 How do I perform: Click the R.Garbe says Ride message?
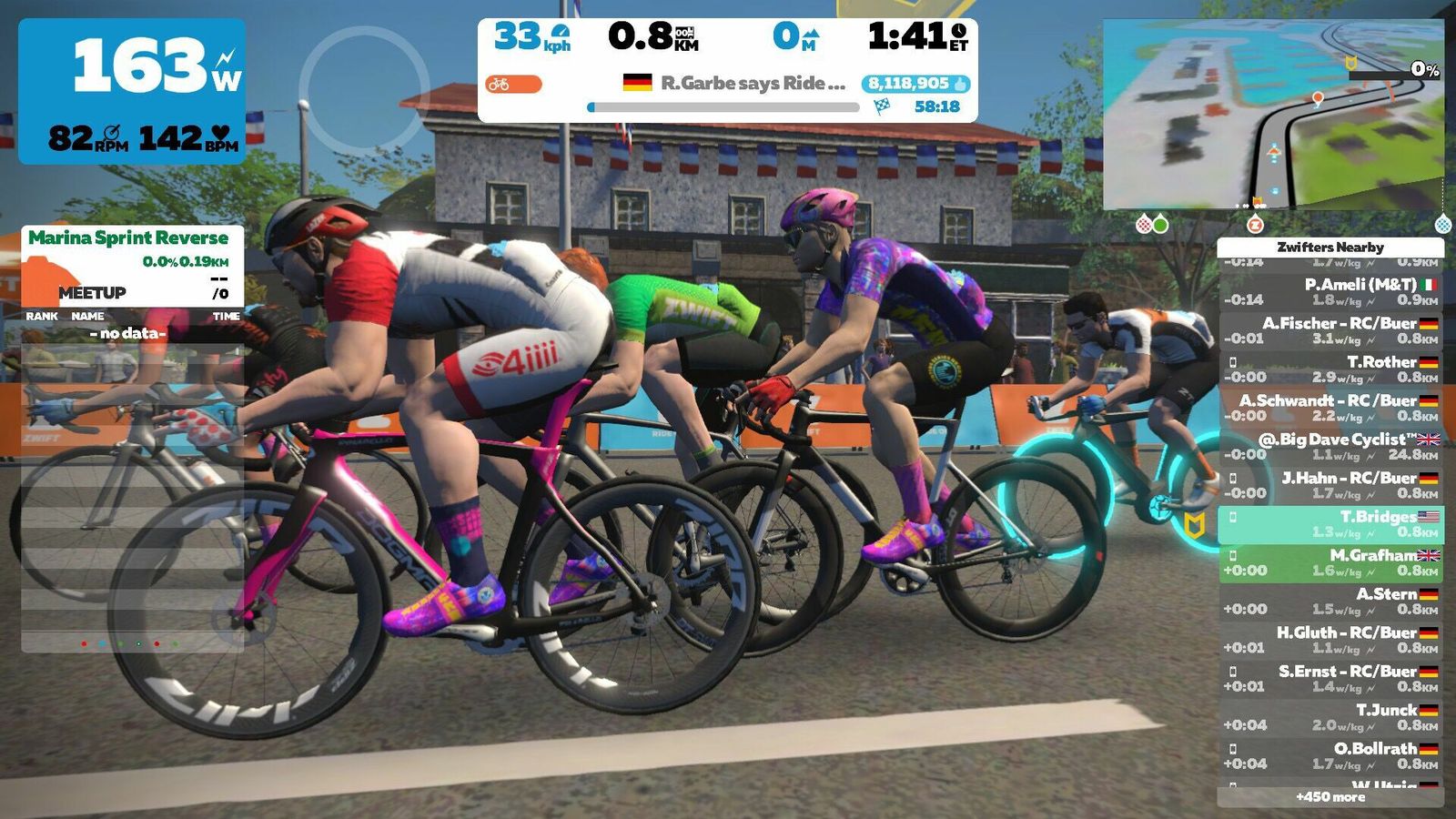752,84
